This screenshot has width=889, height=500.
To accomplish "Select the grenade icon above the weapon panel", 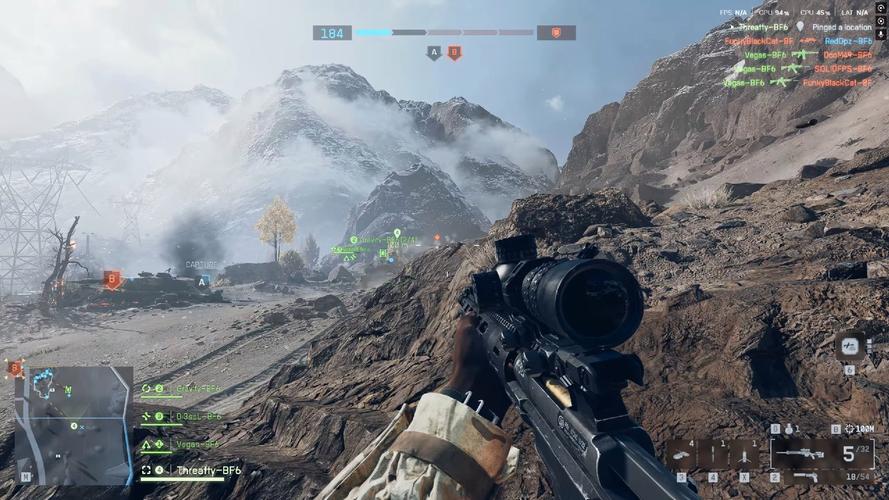I will tap(788, 429).
